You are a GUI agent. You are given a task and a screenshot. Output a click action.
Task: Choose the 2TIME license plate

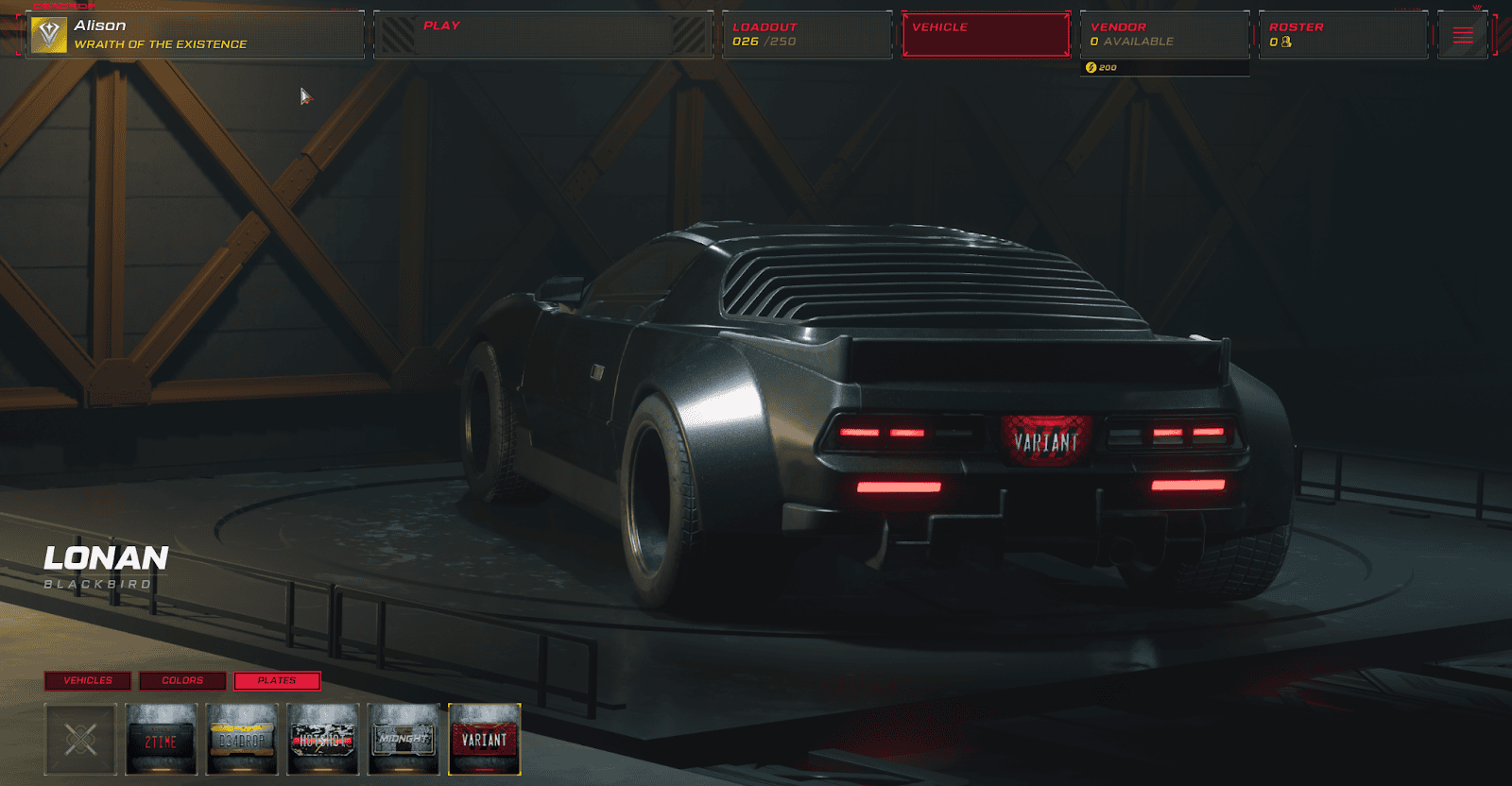162,739
